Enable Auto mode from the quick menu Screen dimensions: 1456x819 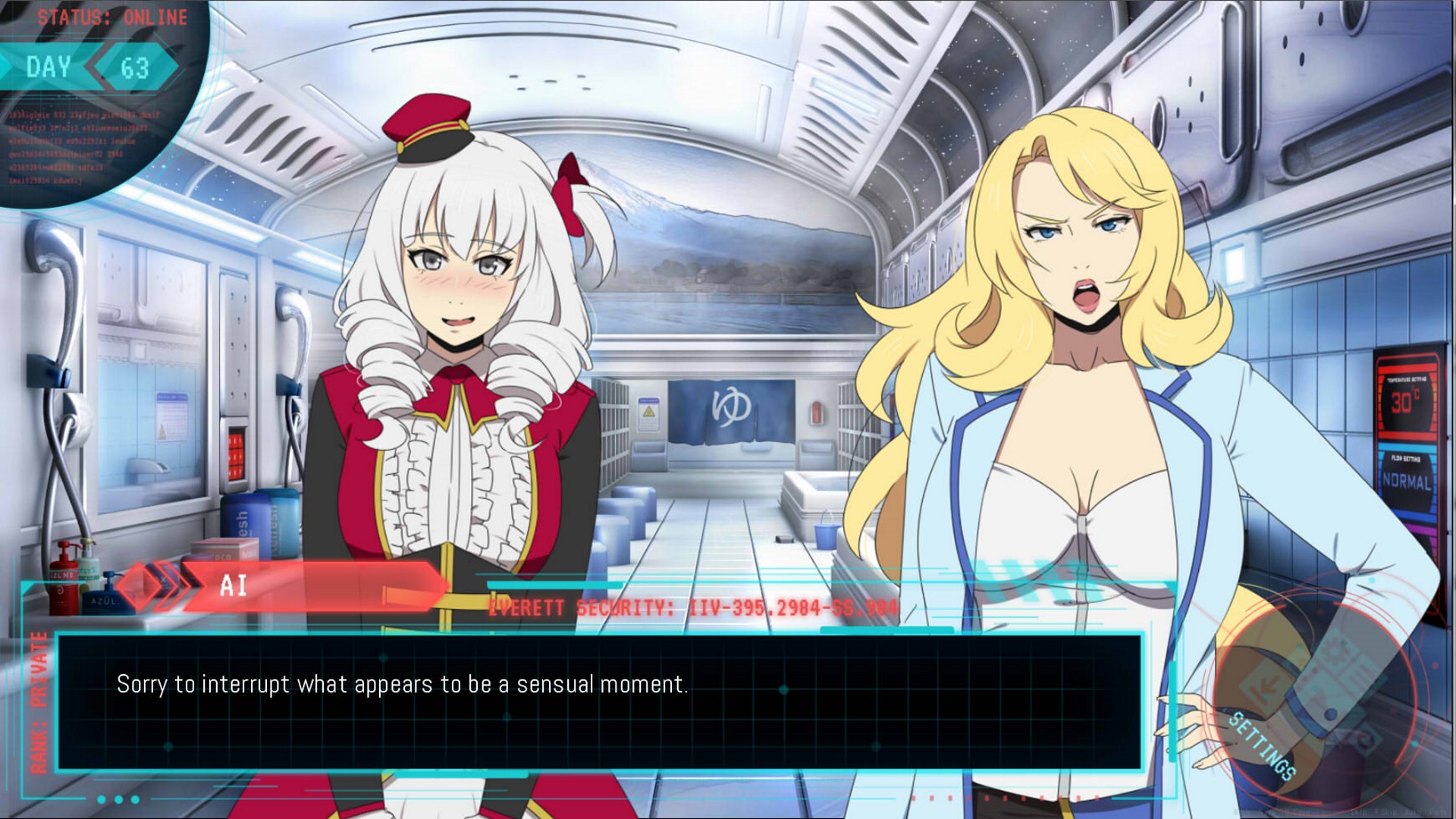tap(1414, 811)
